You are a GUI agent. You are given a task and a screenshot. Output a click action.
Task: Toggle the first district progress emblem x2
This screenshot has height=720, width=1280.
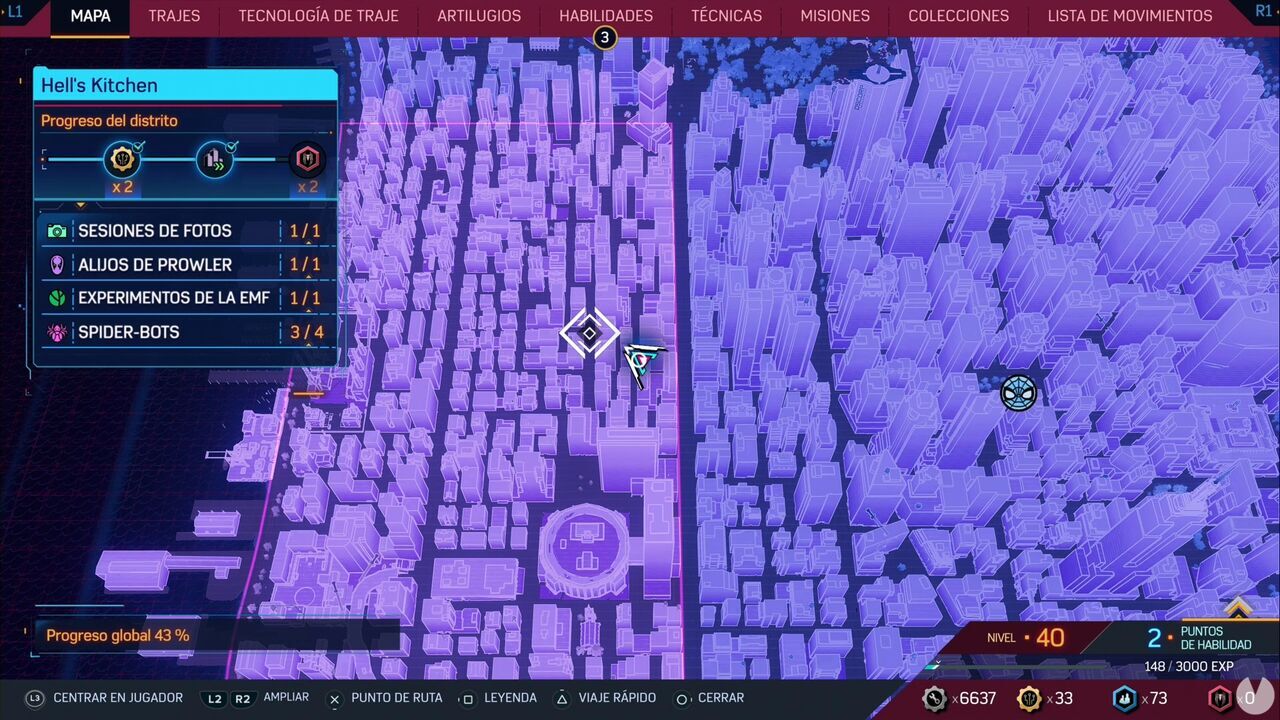122,158
